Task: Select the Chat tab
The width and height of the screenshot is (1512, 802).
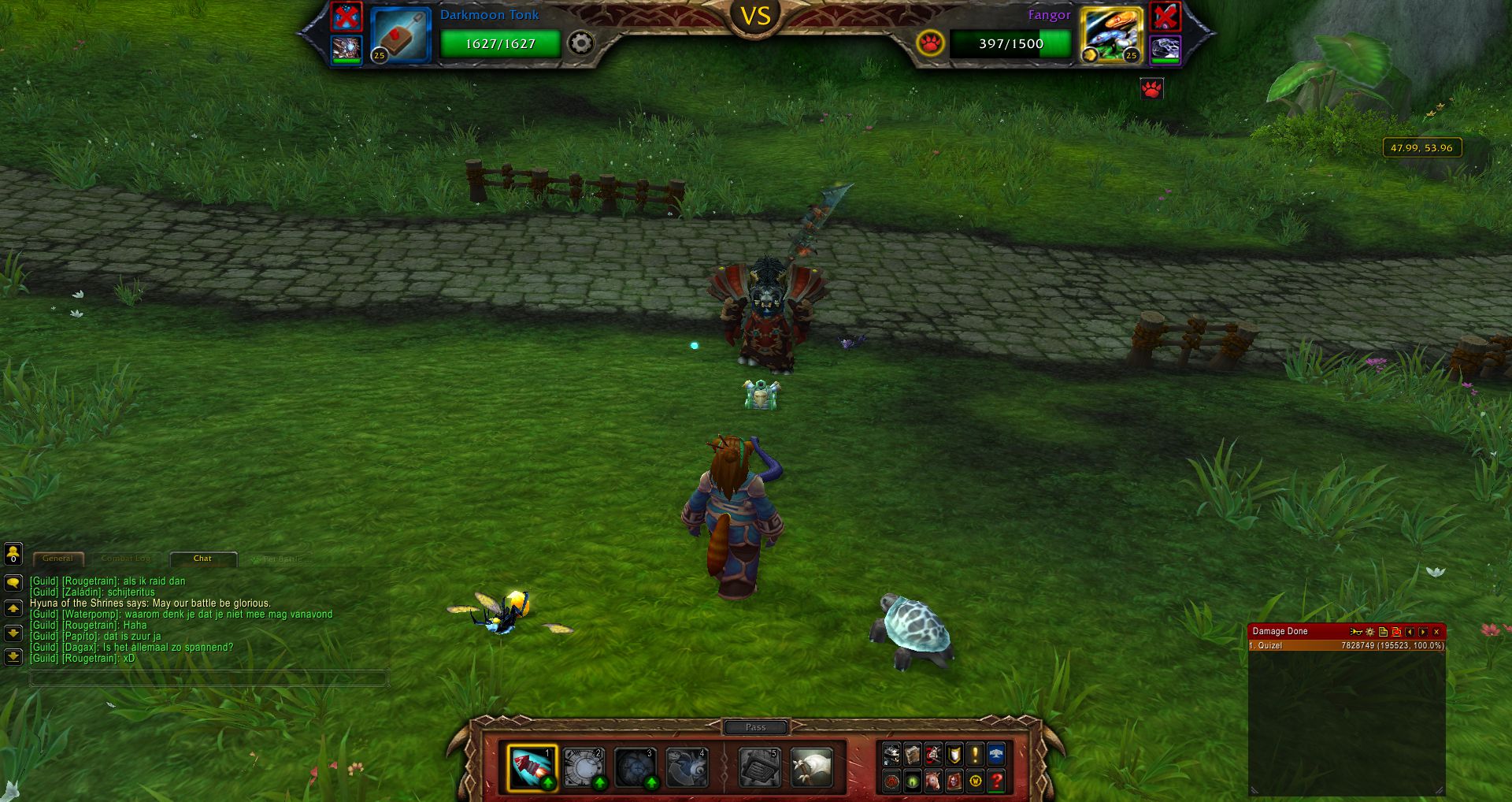Action: point(202,559)
